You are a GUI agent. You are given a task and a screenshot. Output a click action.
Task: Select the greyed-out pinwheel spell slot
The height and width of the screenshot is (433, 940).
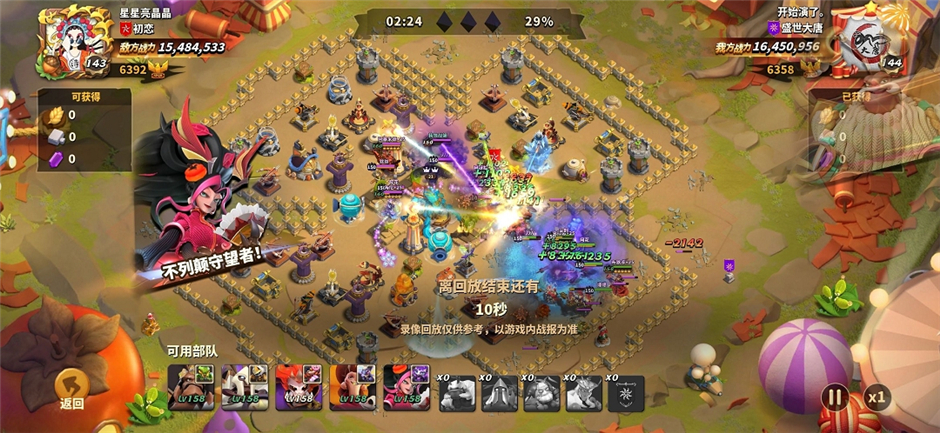(625, 393)
